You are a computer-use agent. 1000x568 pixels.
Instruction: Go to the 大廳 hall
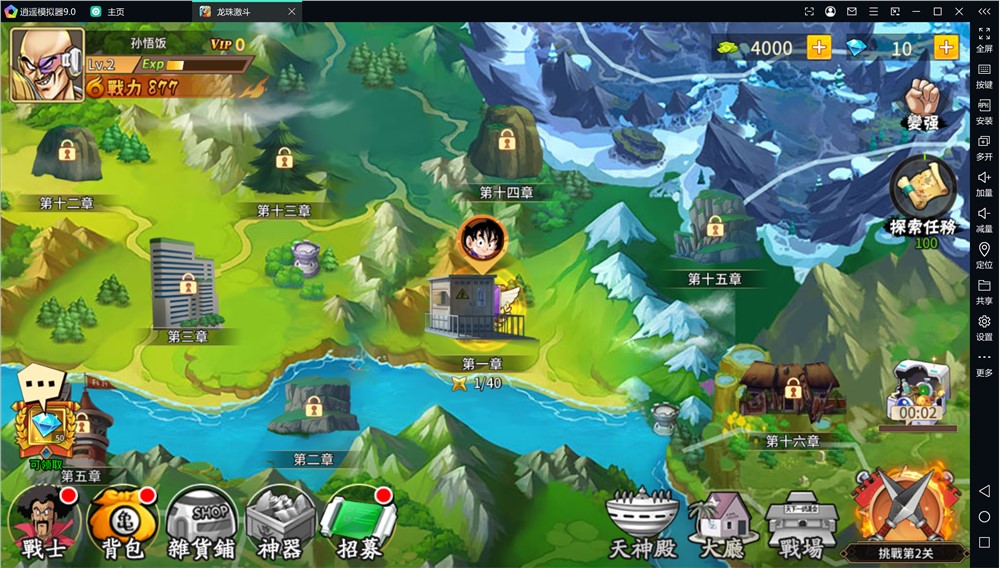coord(722,523)
